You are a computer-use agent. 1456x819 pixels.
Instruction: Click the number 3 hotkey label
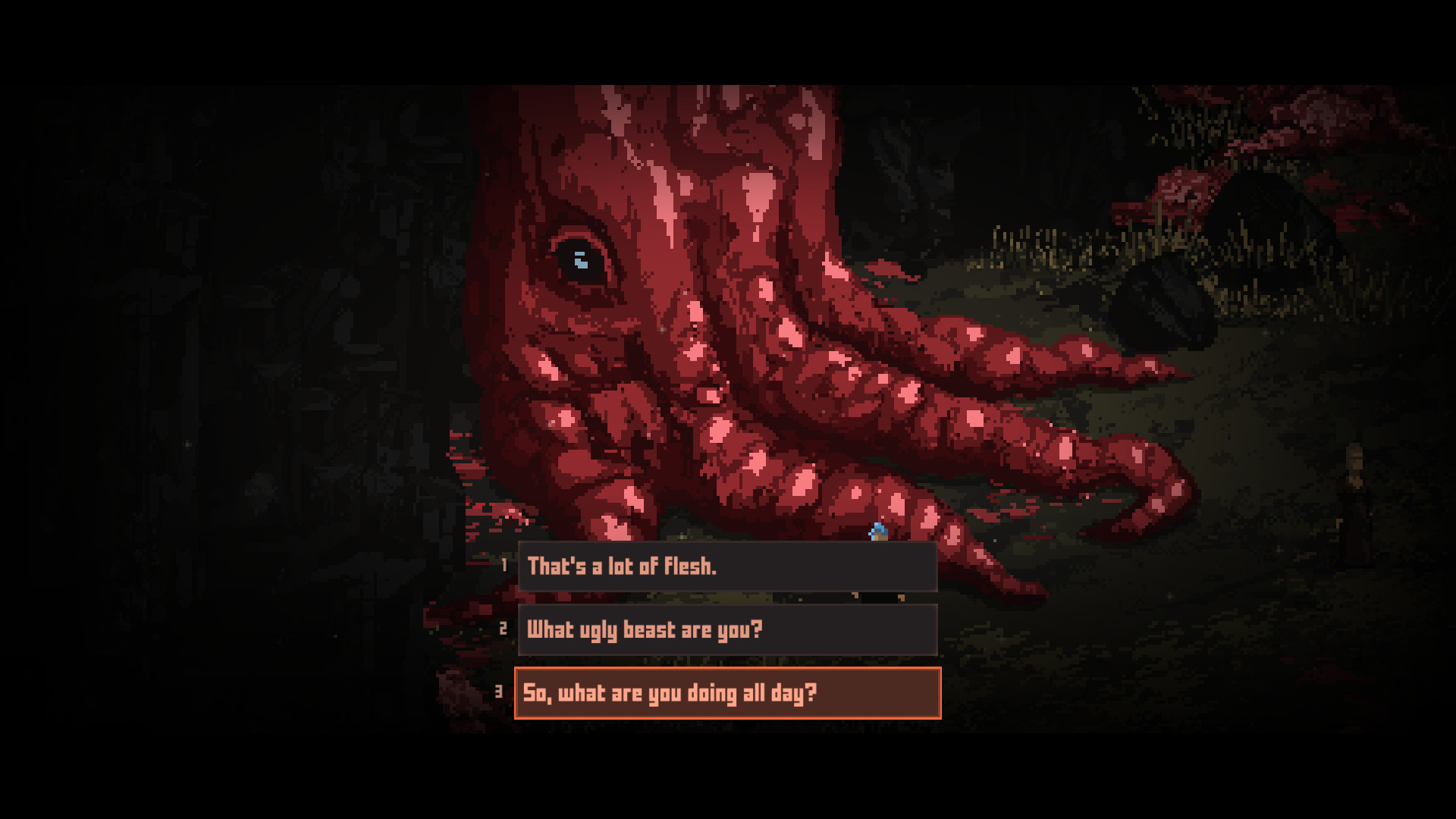coord(500,692)
